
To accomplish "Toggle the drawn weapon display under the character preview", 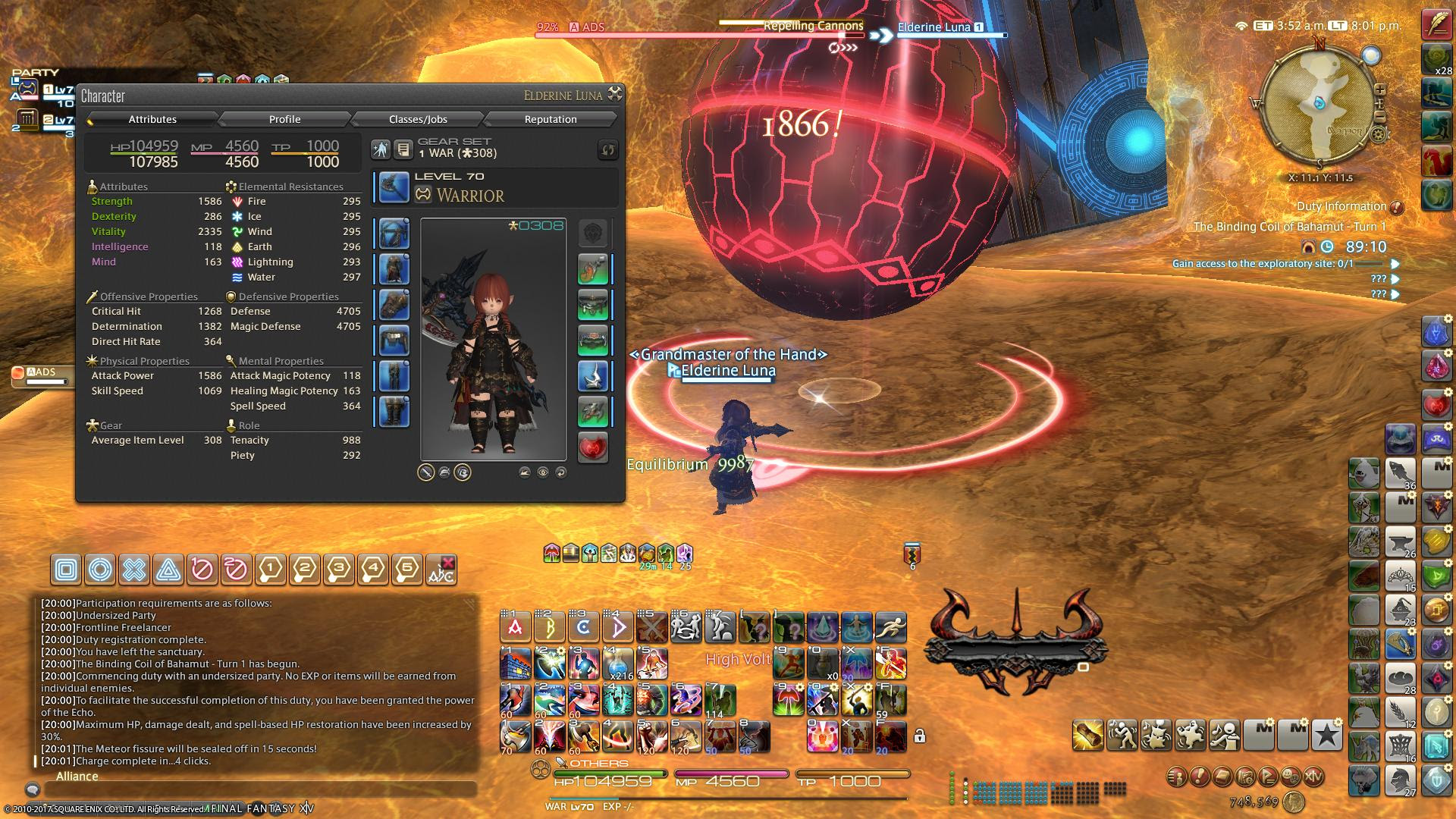I will point(425,473).
